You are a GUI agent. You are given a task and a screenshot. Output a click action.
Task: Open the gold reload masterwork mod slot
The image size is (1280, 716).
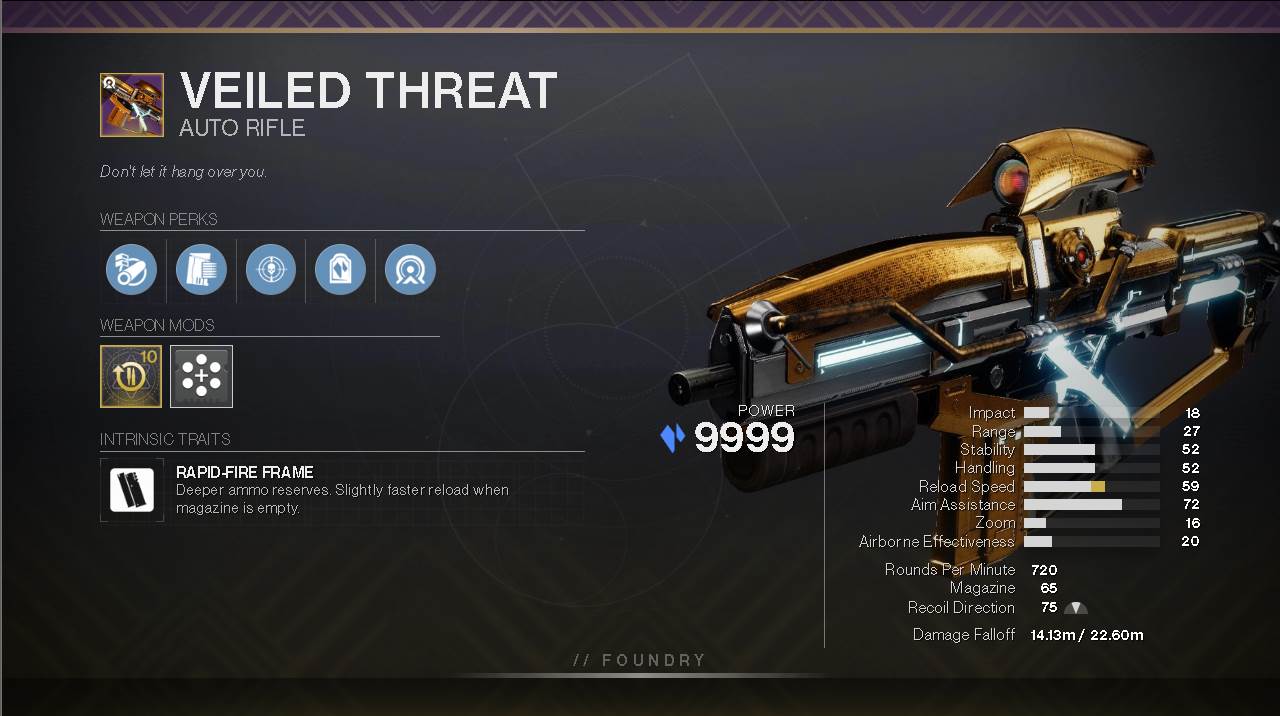(x=131, y=376)
